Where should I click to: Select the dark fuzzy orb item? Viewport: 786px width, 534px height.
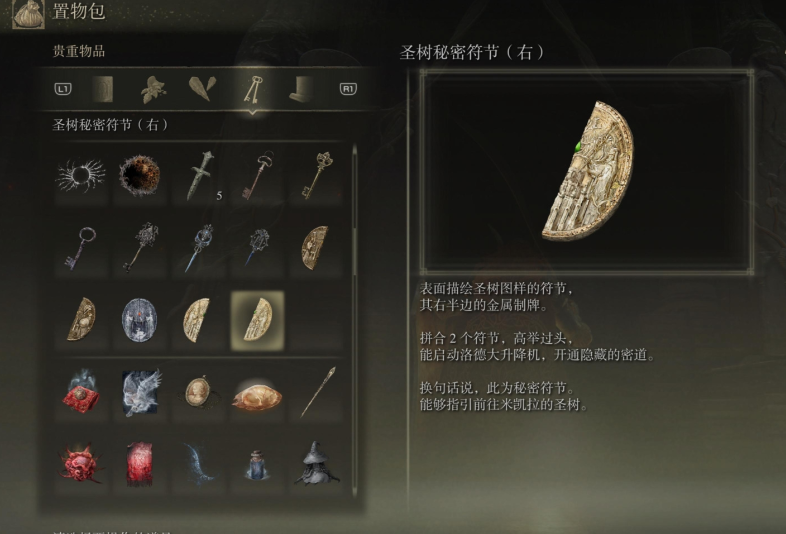point(139,176)
